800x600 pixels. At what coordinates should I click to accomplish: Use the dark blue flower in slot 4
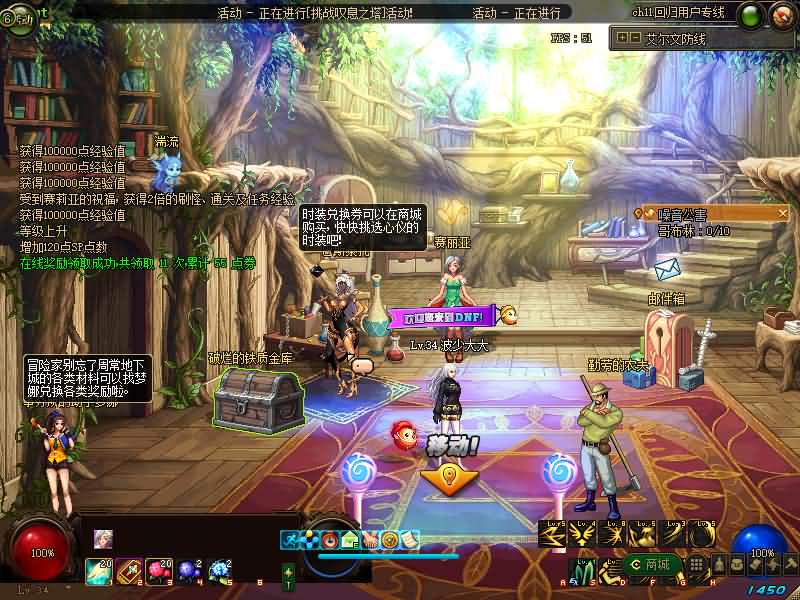point(188,570)
